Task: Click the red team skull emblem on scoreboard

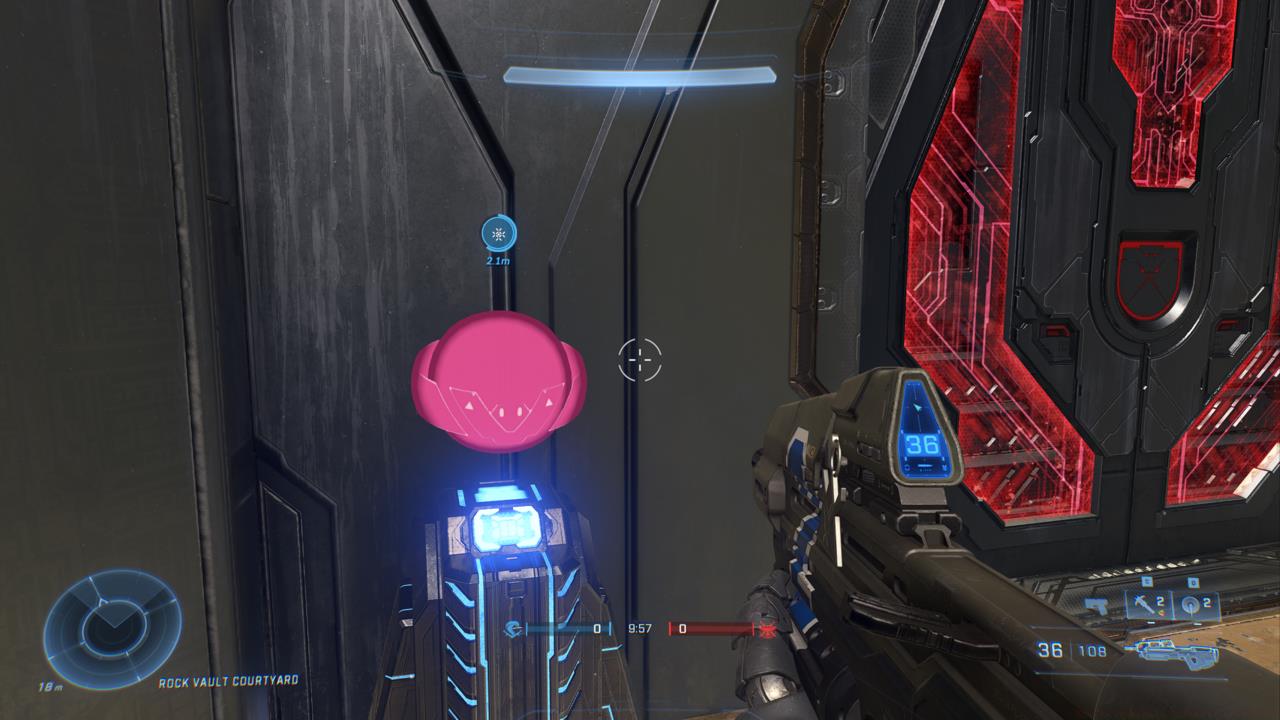Action: click(766, 629)
